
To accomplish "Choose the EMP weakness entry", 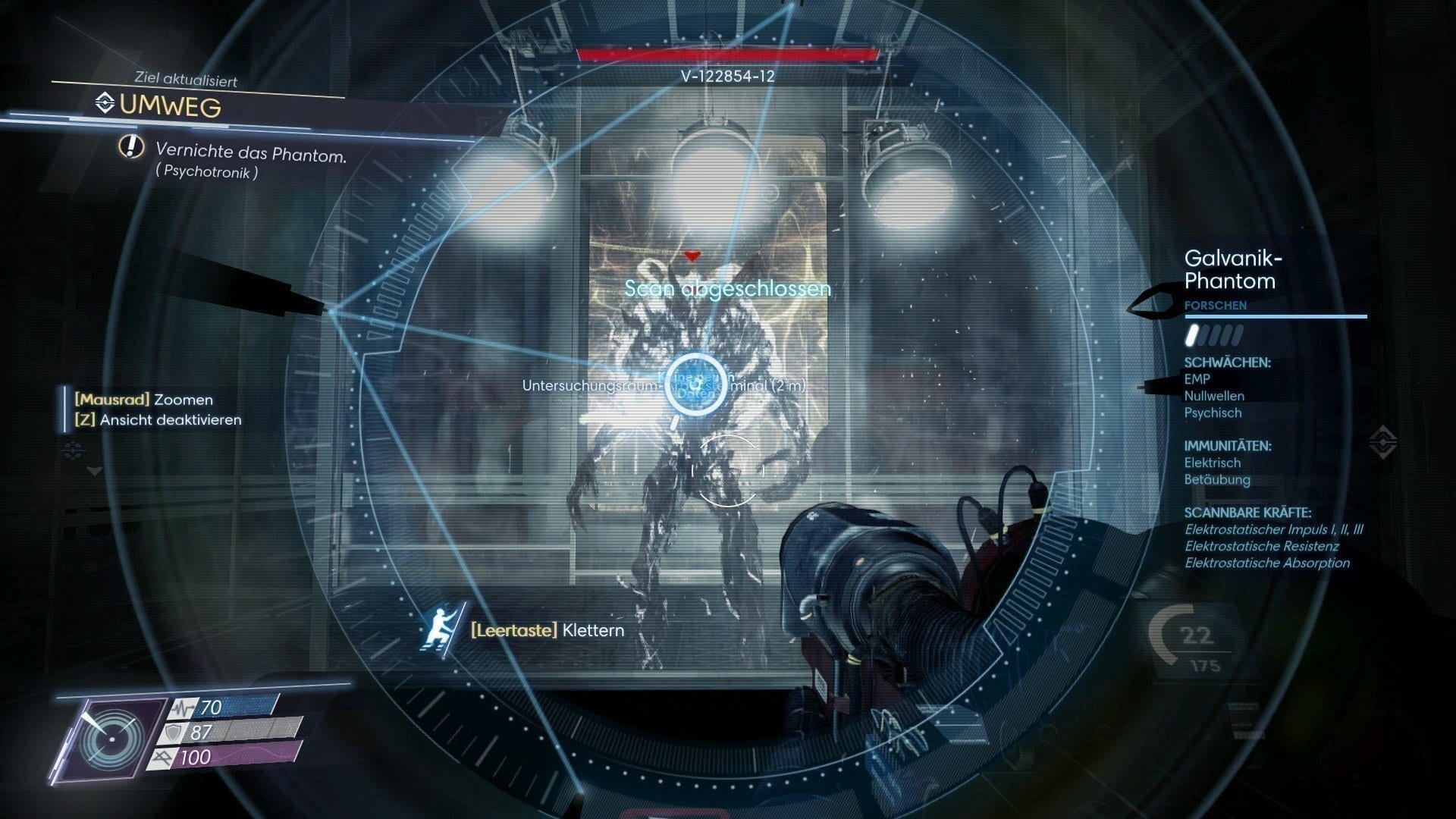I will click(x=1197, y=379).
